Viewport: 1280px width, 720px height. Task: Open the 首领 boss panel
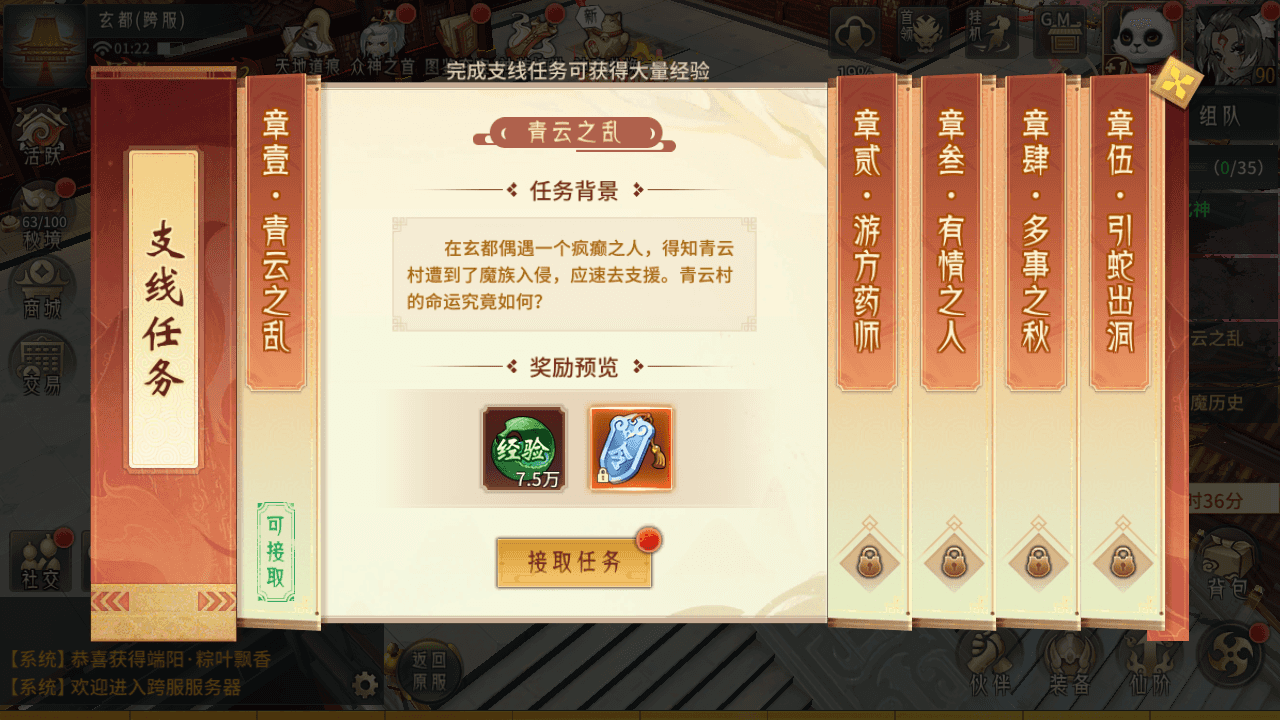pyautogui.click(x=925, y=33)
